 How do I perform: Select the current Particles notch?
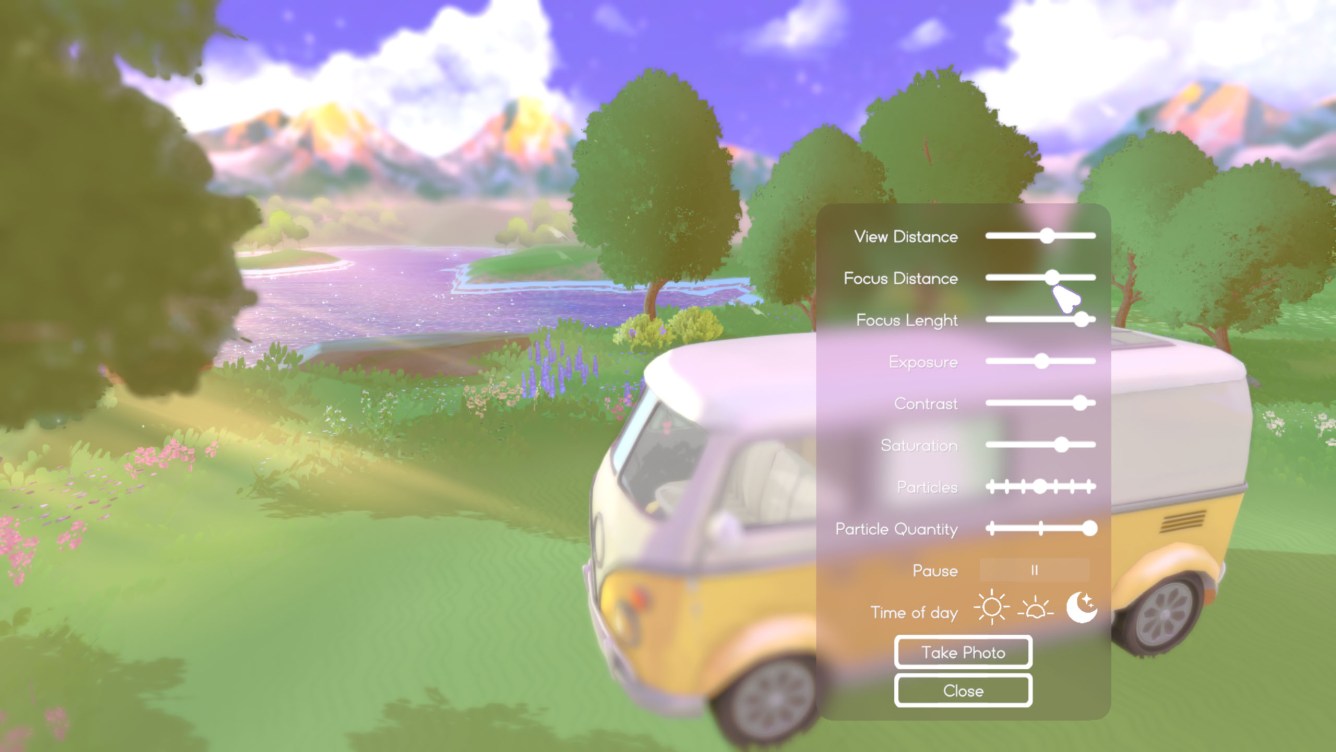pos(1040,487)
